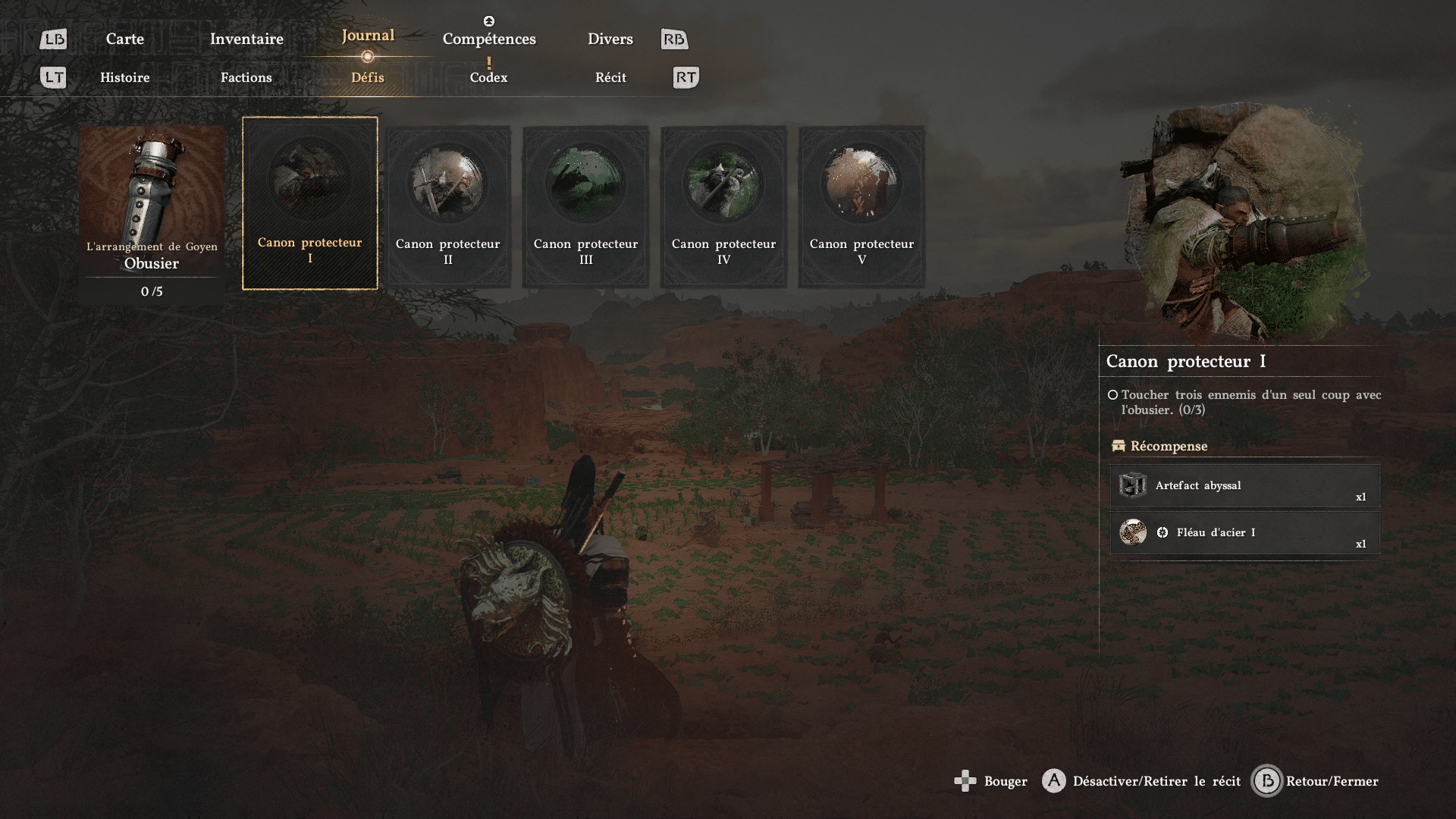
Task: Go to the Compétences tab
Action: coord(489,39)
